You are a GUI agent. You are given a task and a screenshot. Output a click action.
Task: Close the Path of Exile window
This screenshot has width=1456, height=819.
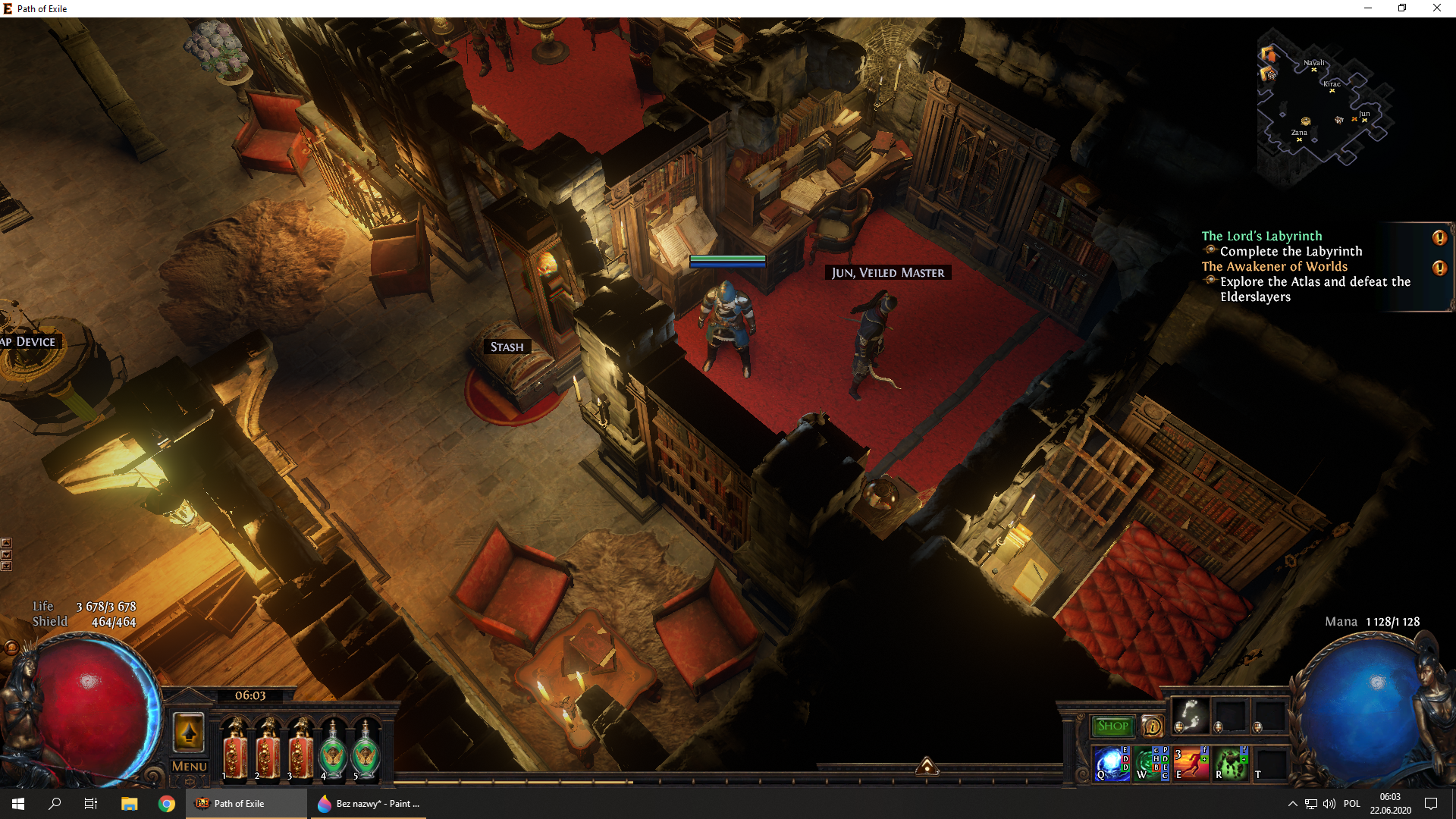tap(1436, 8)
